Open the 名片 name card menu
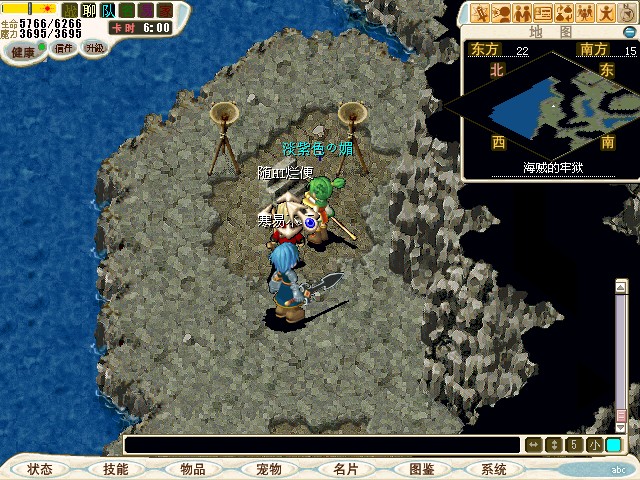The width and height of the screenshot is (640, 480). [345, 469]
